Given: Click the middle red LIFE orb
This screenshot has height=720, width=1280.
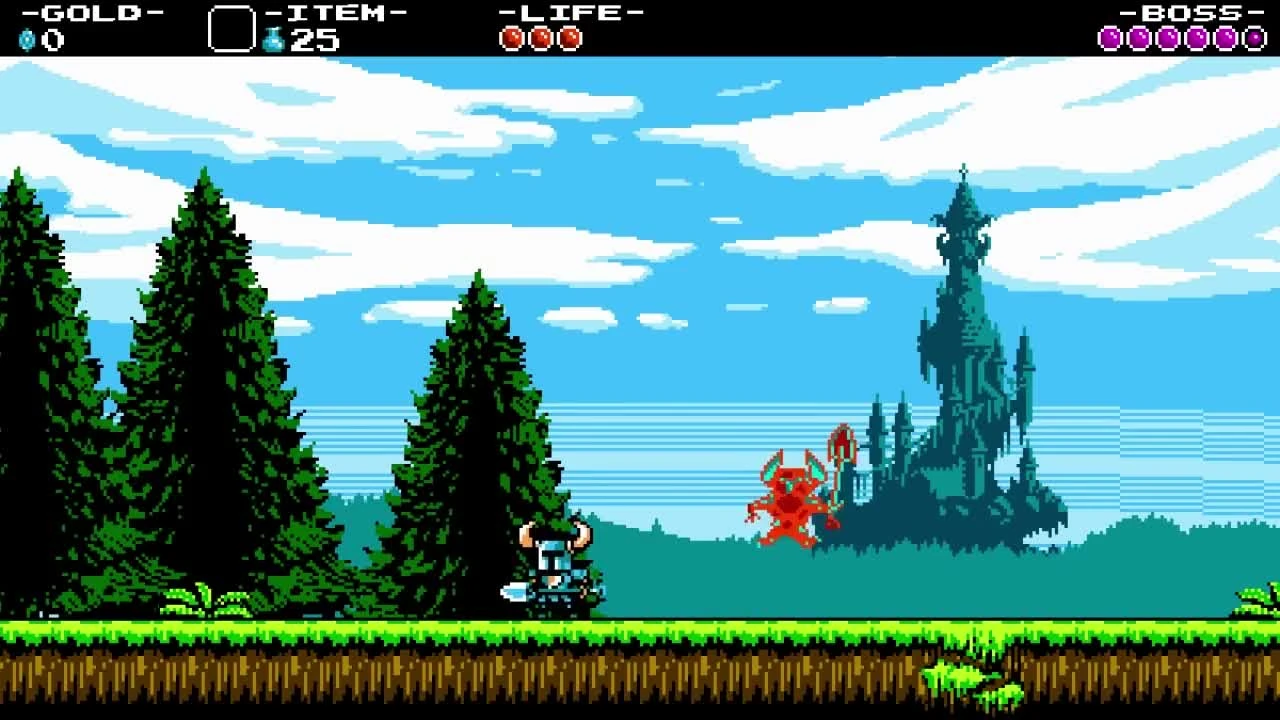Looking at the screenshot, I should (540, 37).
